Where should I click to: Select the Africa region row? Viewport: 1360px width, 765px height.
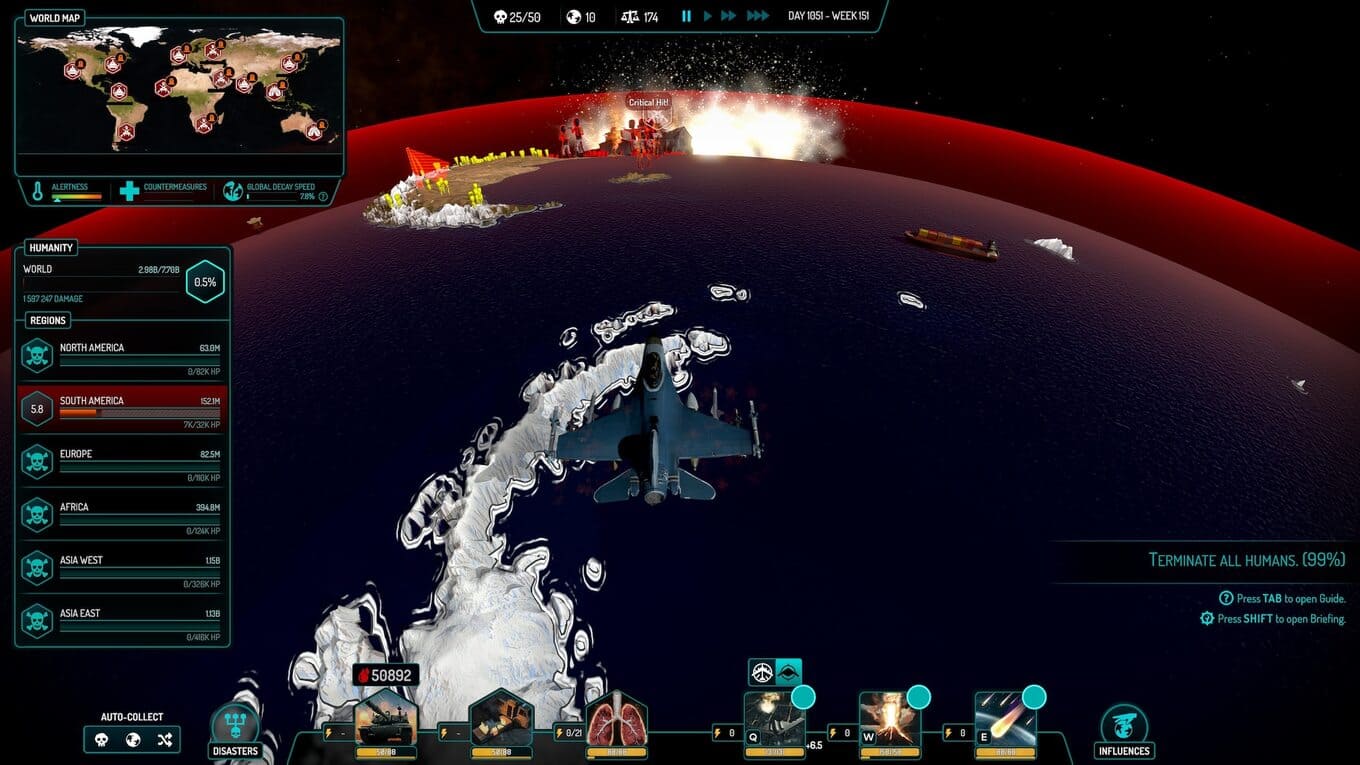tap(123, 514)
